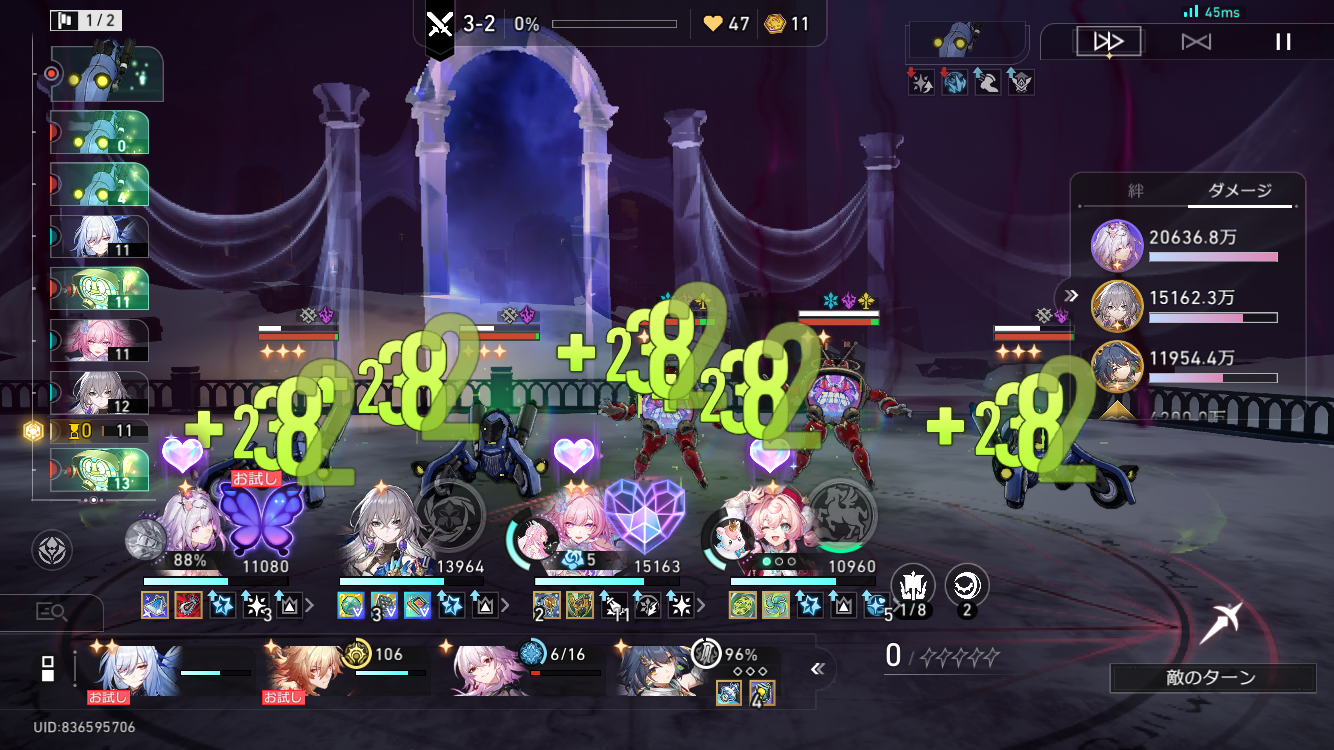Collapse the damage panel with the double arrow

point(1071,295)
